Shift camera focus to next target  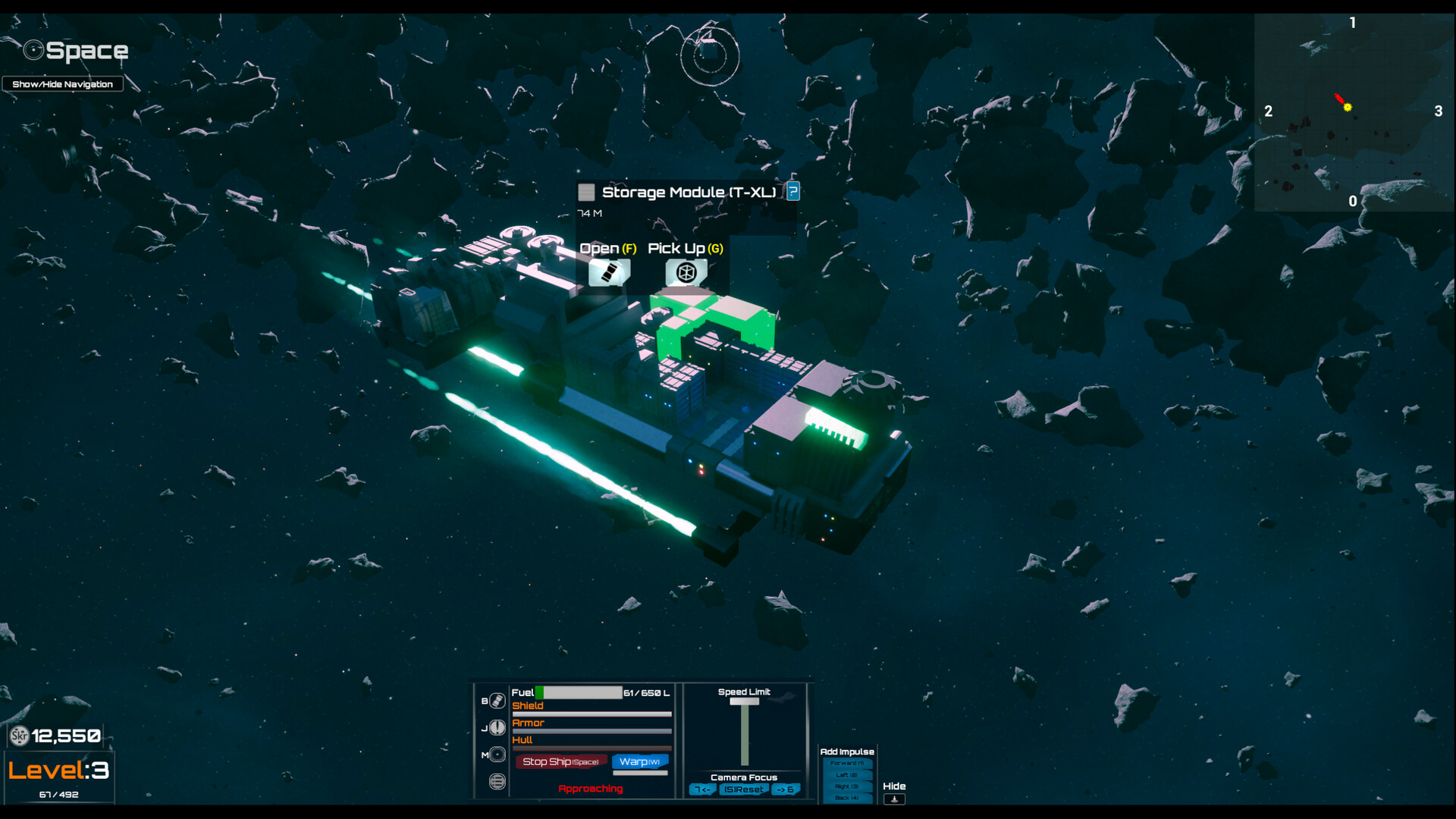click(786, 789)
